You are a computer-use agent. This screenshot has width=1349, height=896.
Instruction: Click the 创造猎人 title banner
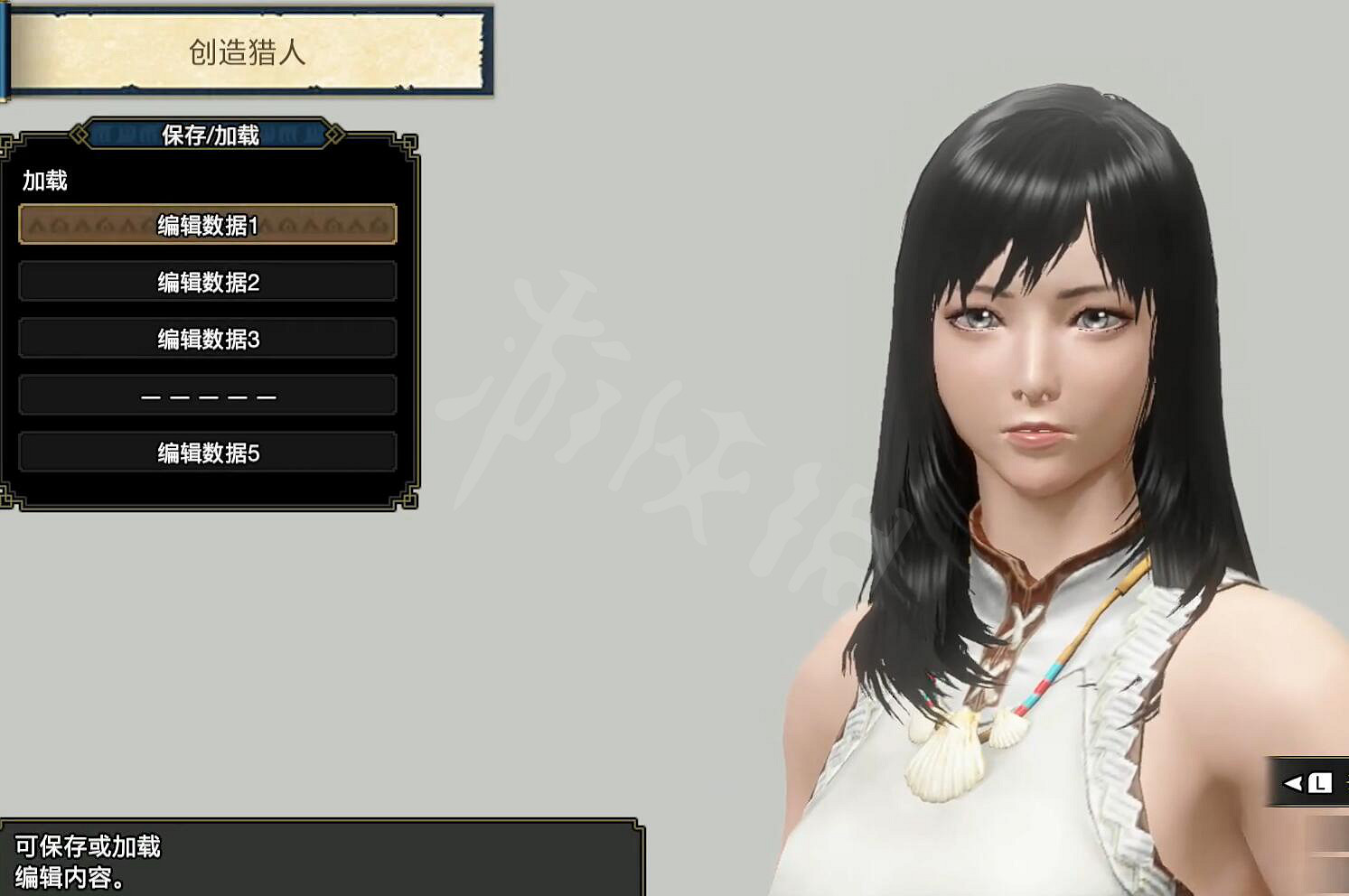point(250,51)
